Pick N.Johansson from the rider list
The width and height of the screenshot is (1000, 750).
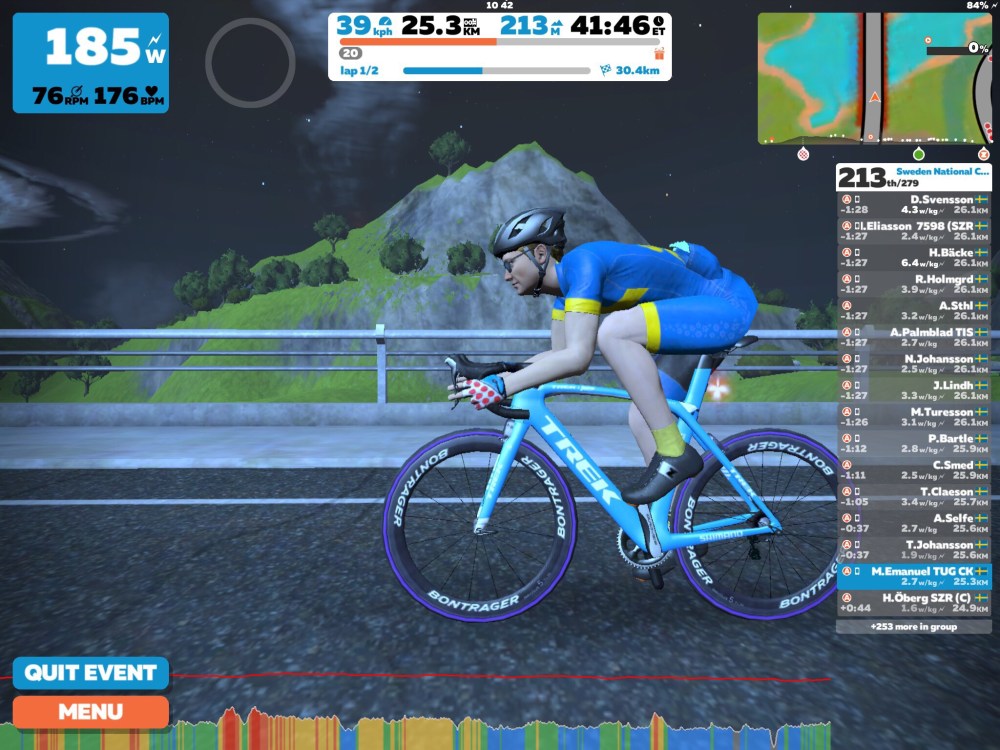(x=913, y=364)
